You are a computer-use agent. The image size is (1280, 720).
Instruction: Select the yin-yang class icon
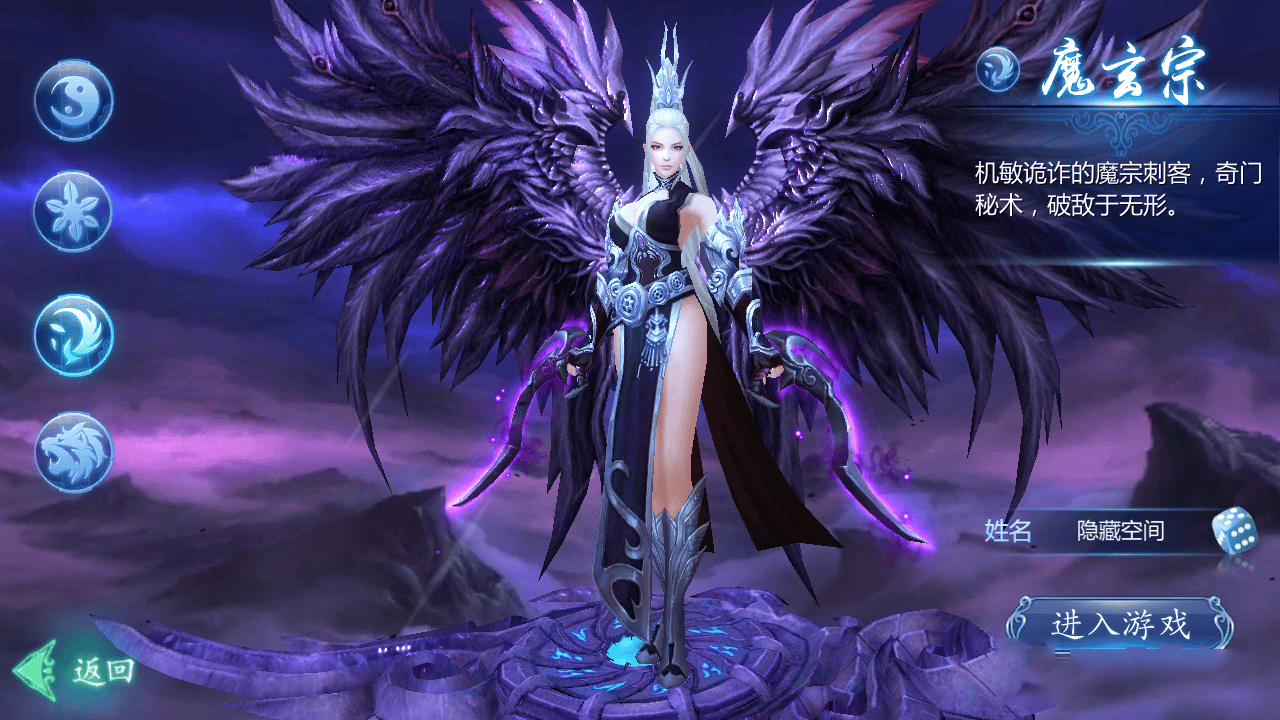73,100
